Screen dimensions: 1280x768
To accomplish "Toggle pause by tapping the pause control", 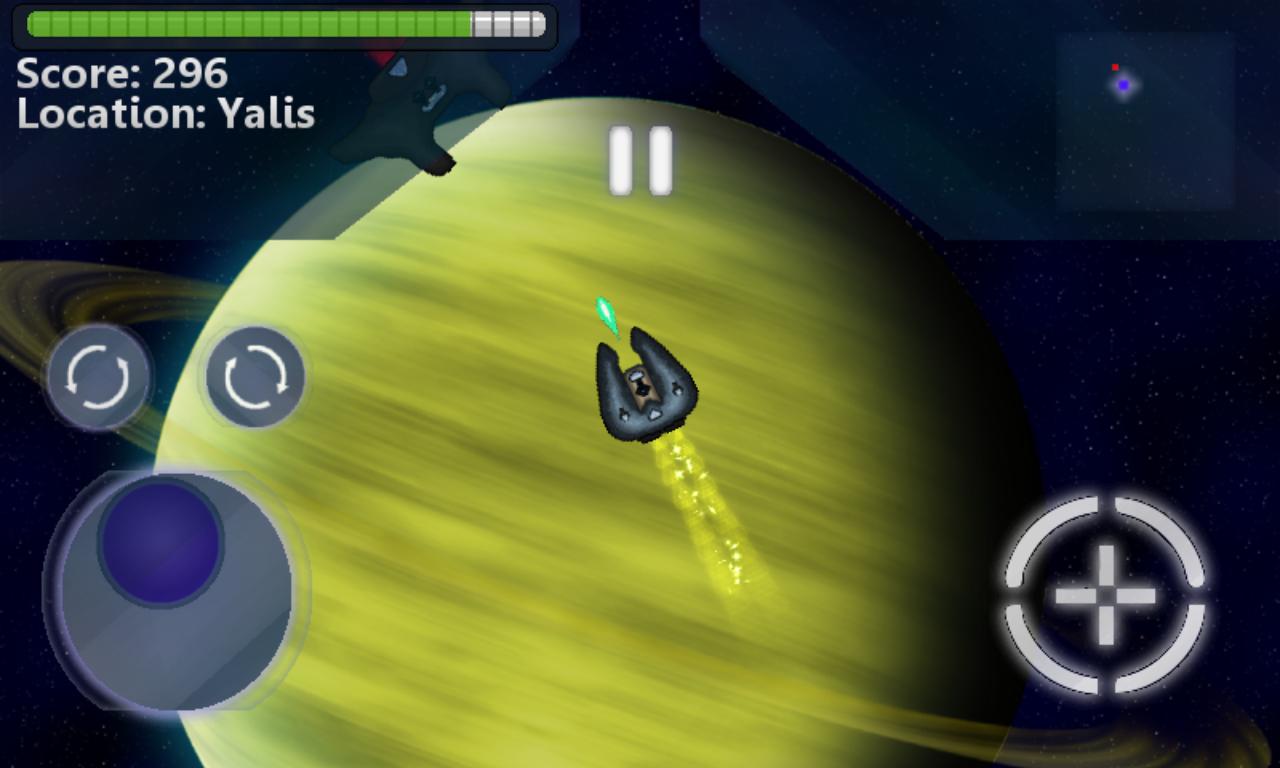I will [x=640, y=158].
